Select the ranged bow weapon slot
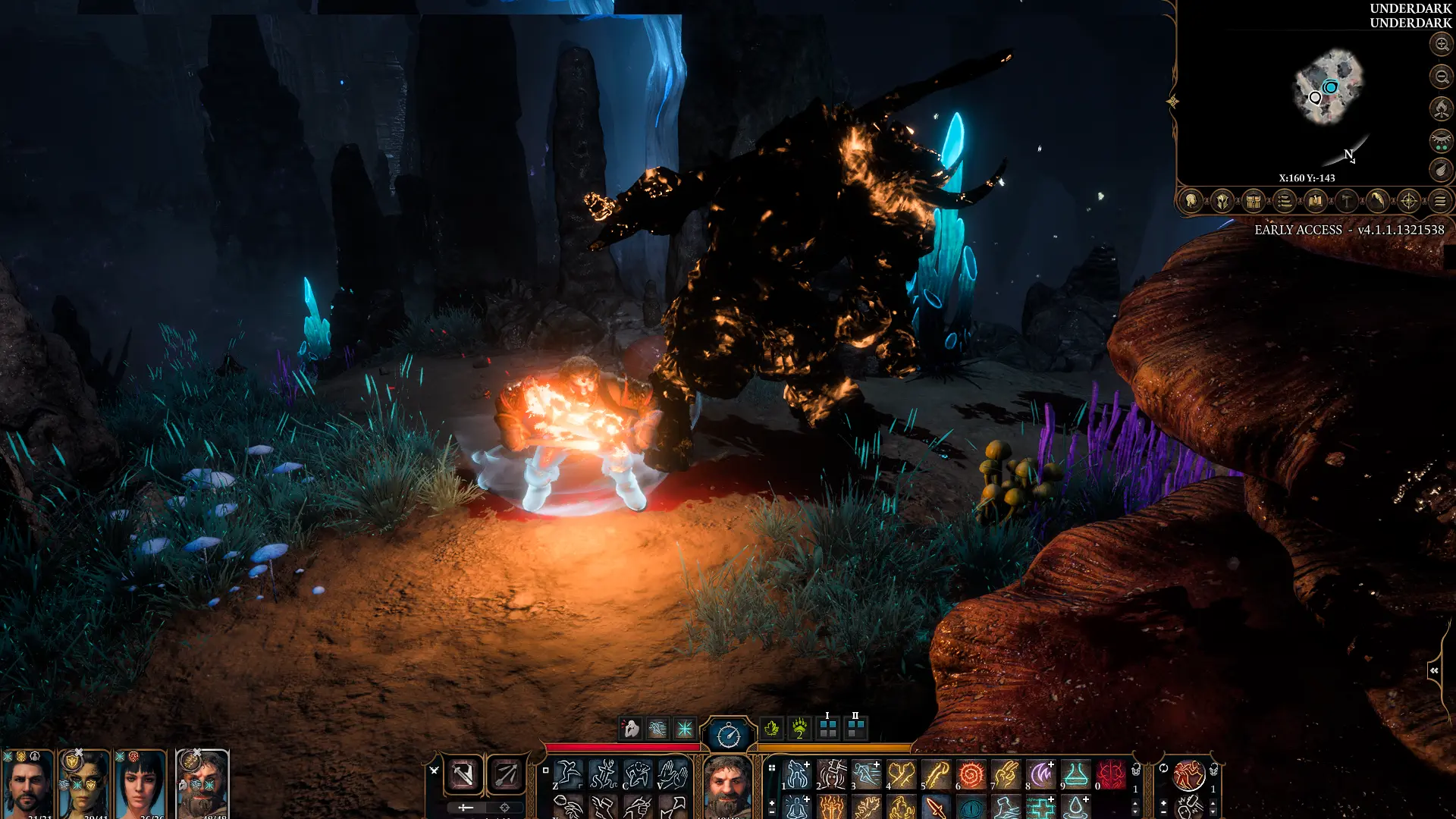 (x=506, y=774)
